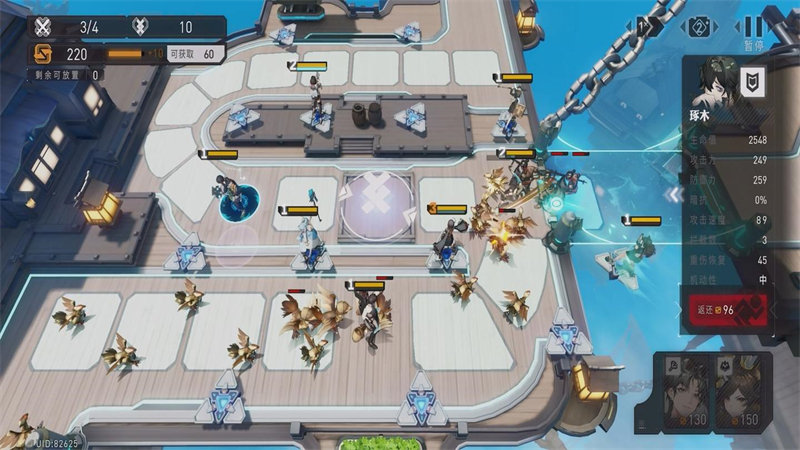
Task: Select the operator card costing 150
Action: click(741, 391)
